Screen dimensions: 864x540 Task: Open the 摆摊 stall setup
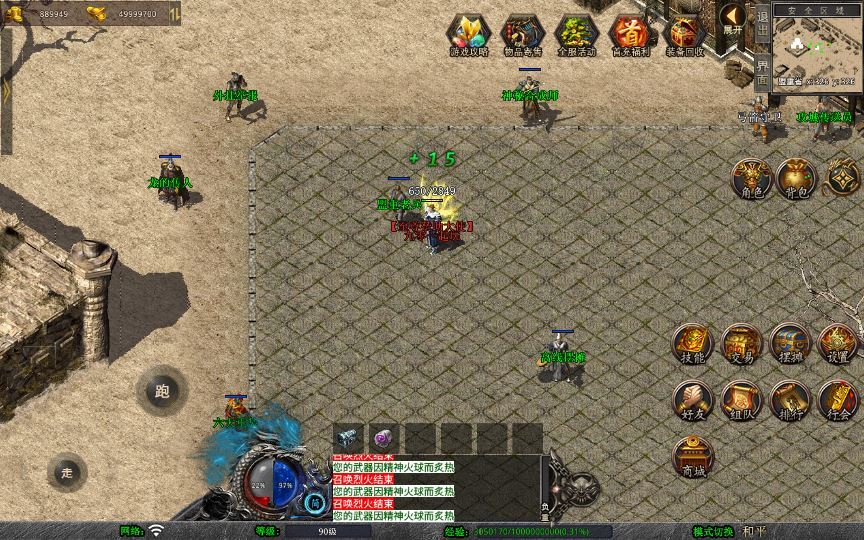789,343
